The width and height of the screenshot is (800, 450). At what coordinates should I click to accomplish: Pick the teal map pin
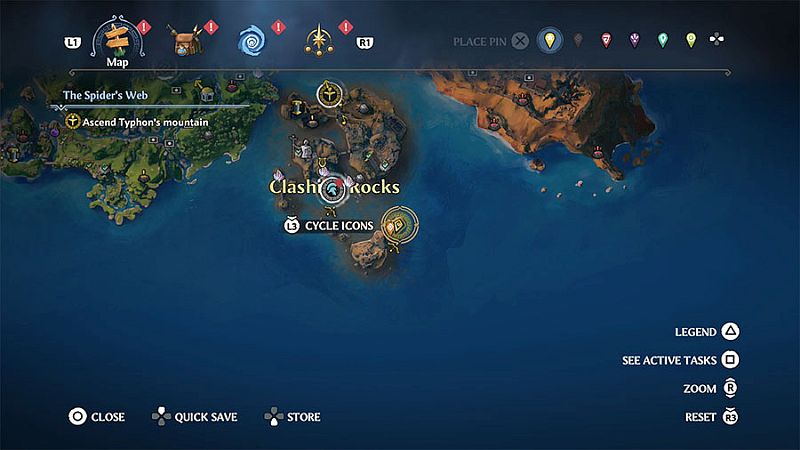pos(662,41)
